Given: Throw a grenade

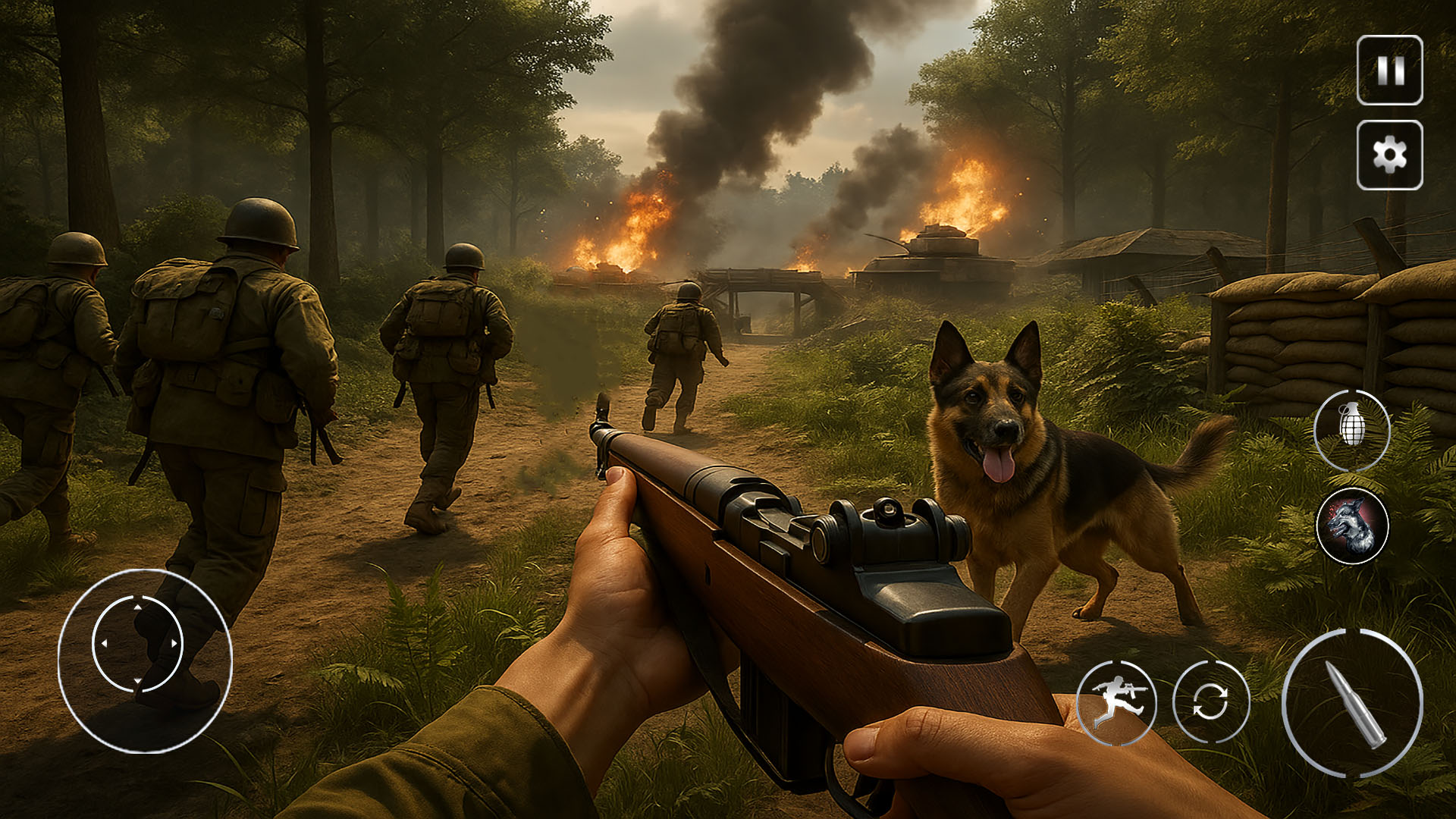Looking at the screenshot, I should [1352, 430].
